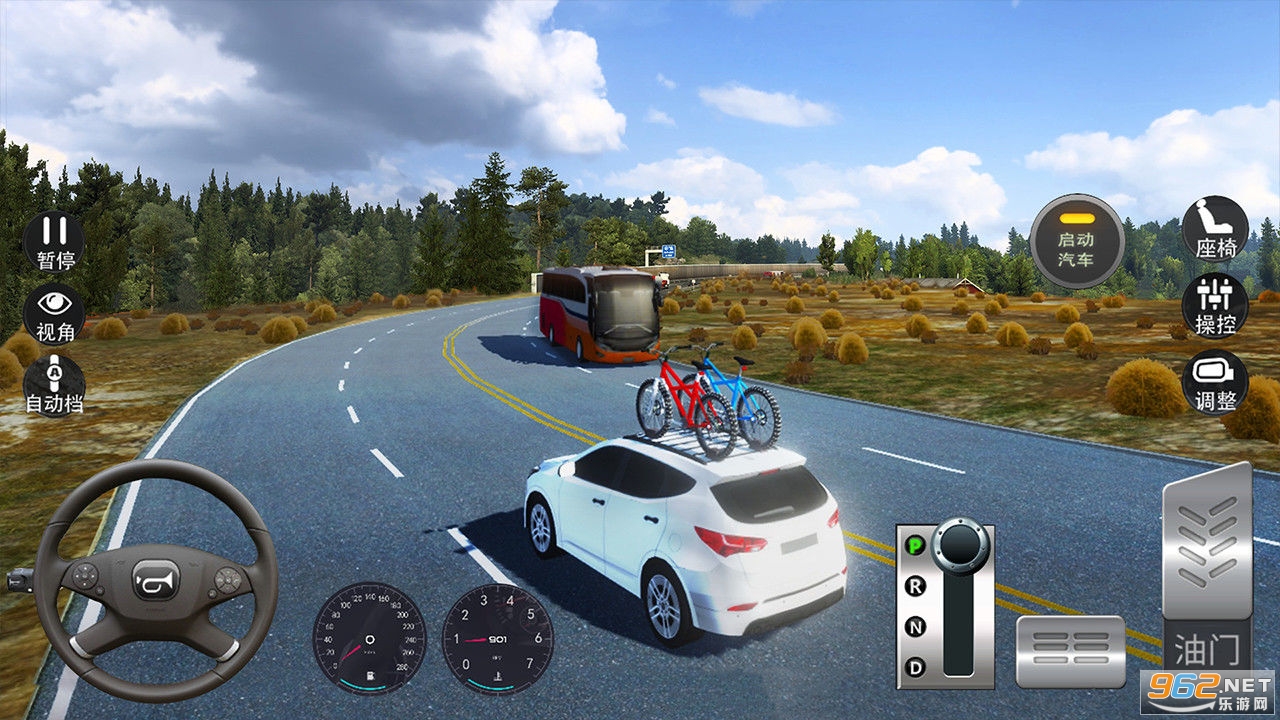
Task: Tap the 调整 mirror adjust button
Action: tap(1215, 381)
